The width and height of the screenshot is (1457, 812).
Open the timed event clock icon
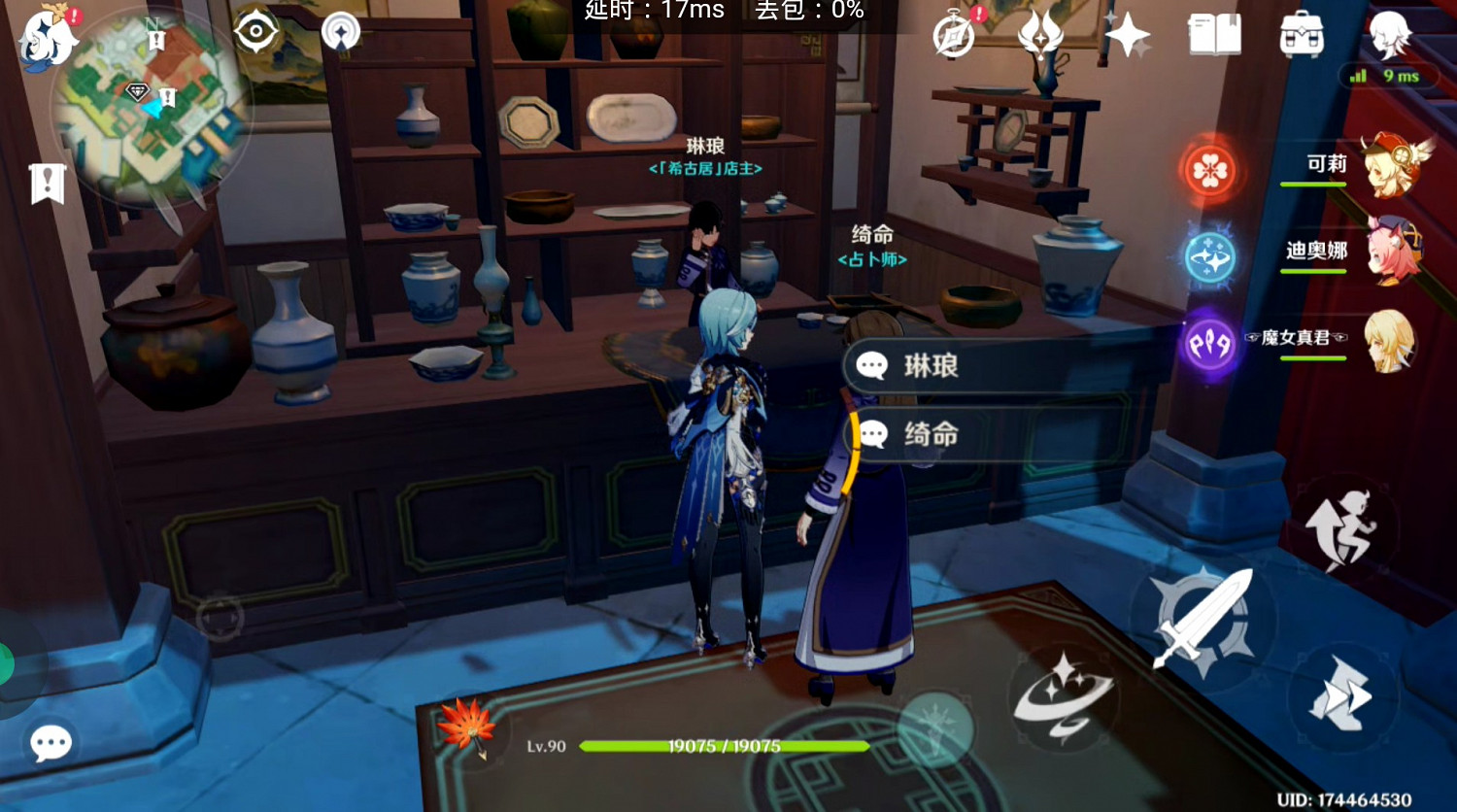(955, 34)
